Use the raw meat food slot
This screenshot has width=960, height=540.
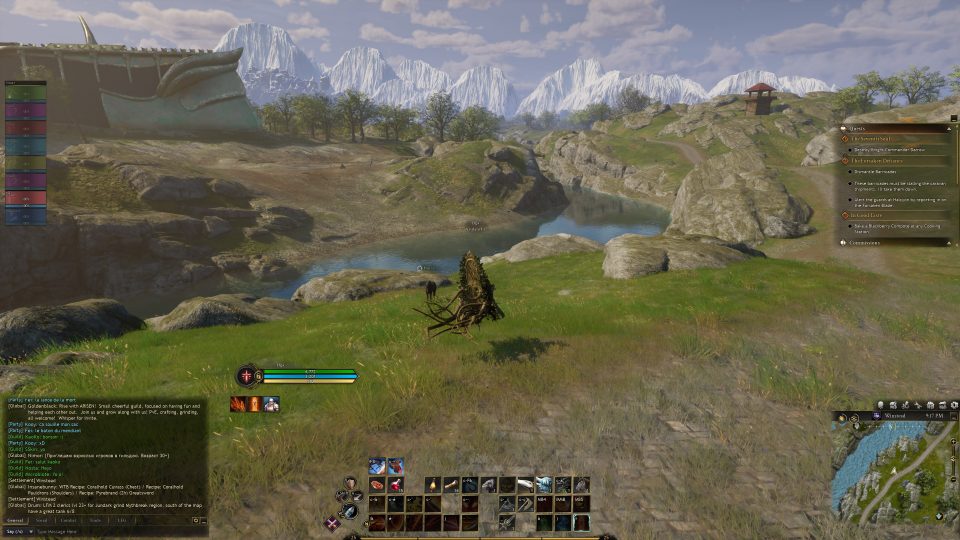pyautogui.click(x=377, y=485)
